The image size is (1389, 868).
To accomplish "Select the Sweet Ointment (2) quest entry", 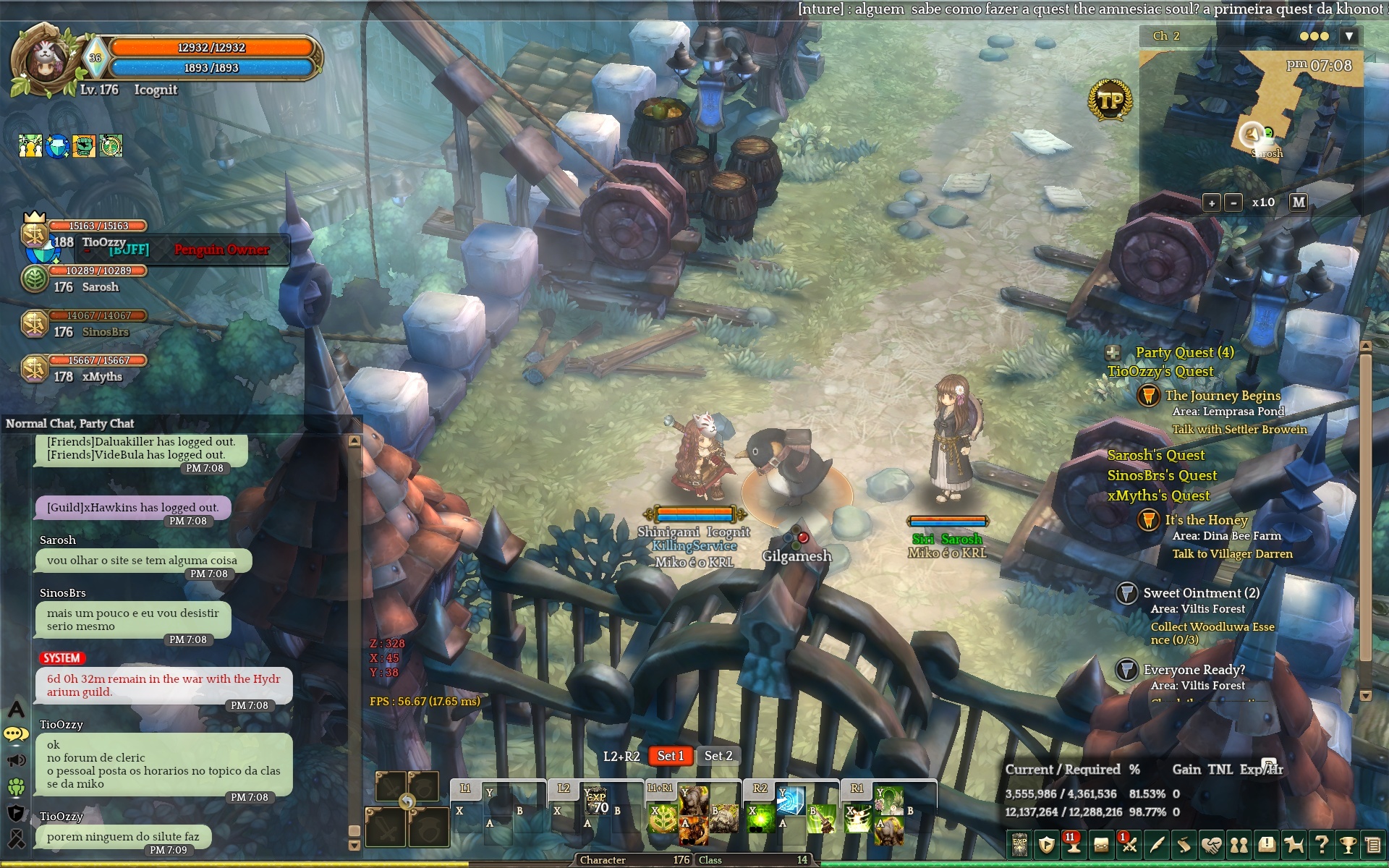I will tap(1201, 593).
